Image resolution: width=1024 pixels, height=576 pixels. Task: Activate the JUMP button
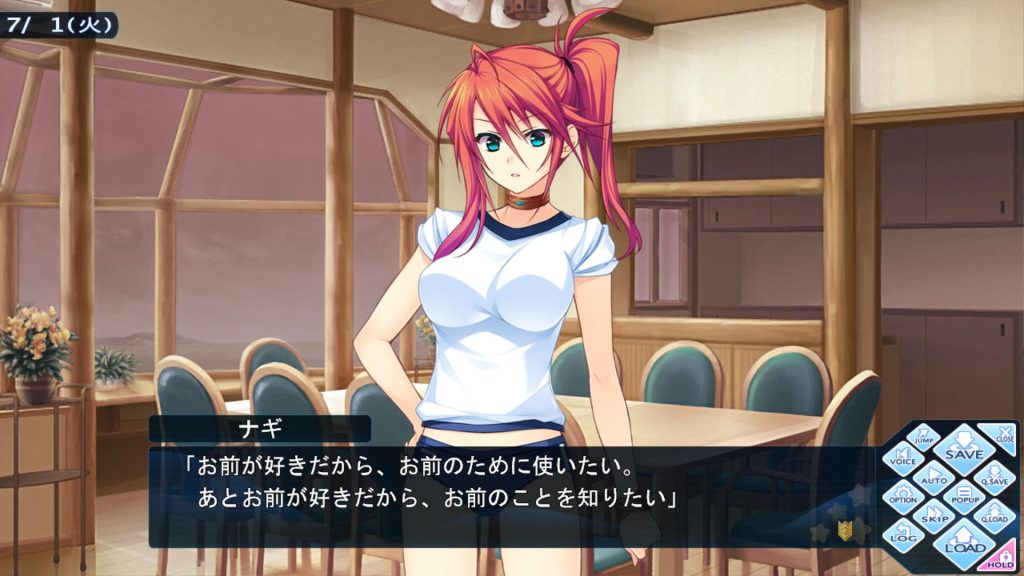coord(925,436)
